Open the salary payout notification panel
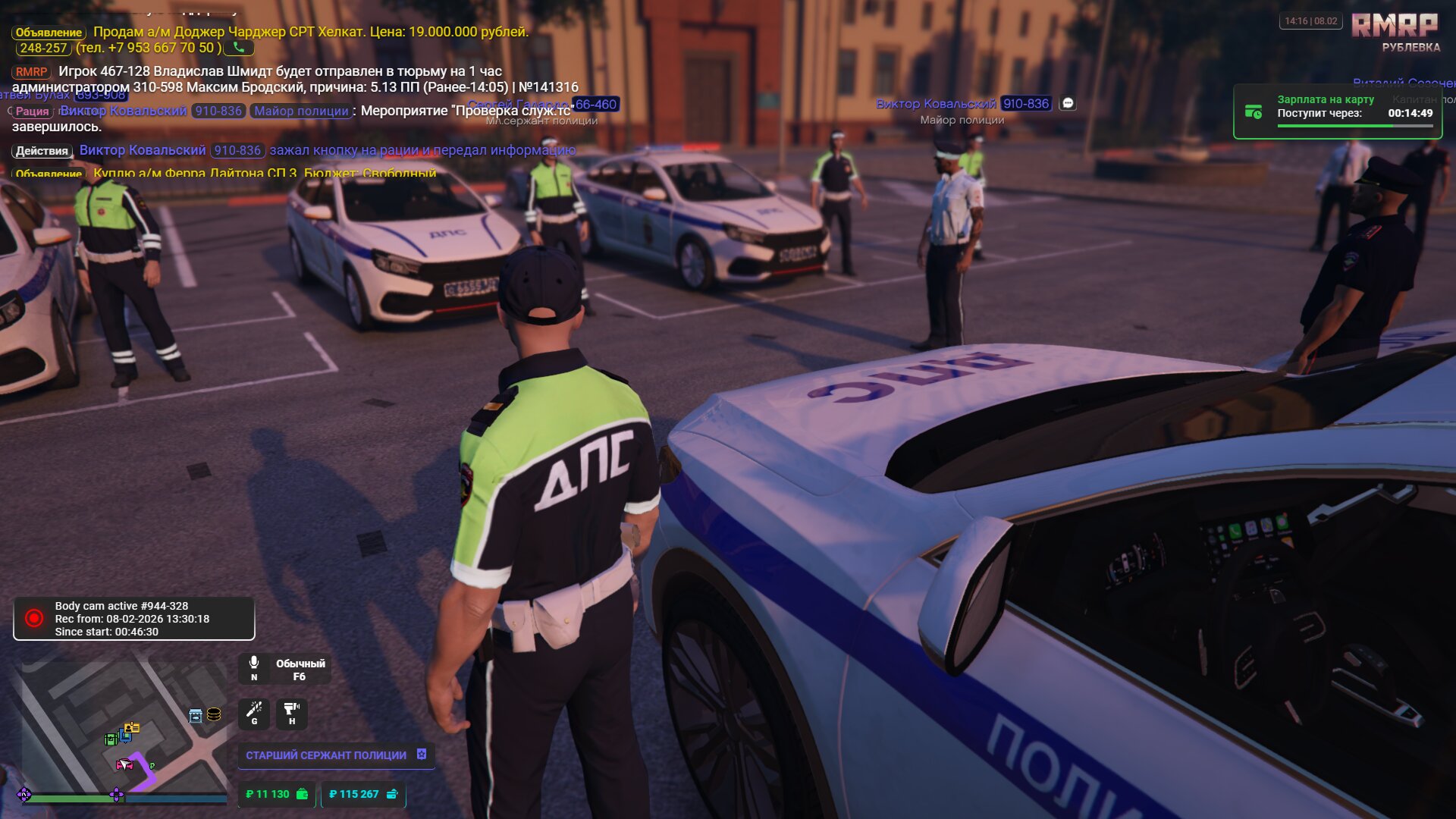Screen dimensions: 1456x819 [1338, 112]
